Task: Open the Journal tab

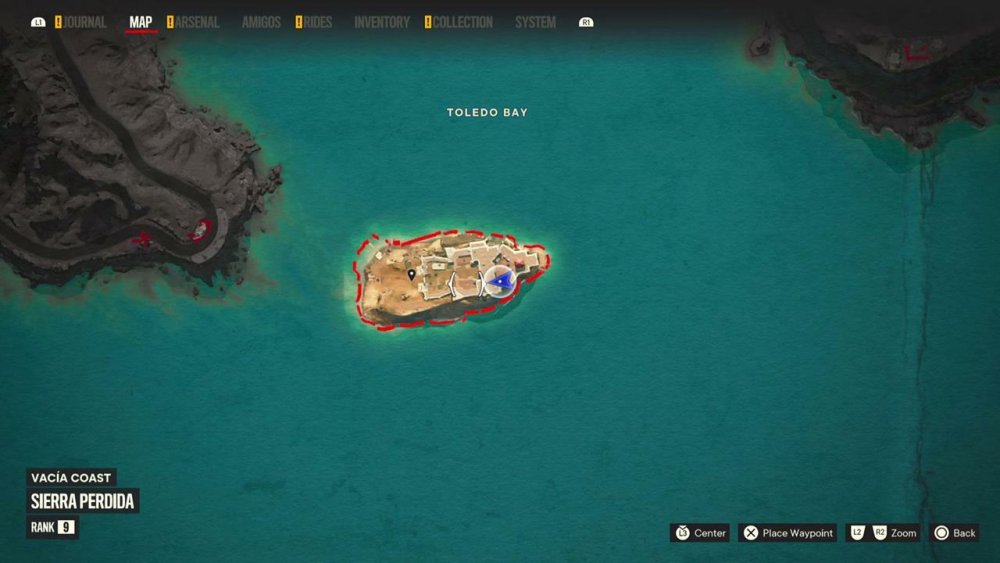Action: 85,22
